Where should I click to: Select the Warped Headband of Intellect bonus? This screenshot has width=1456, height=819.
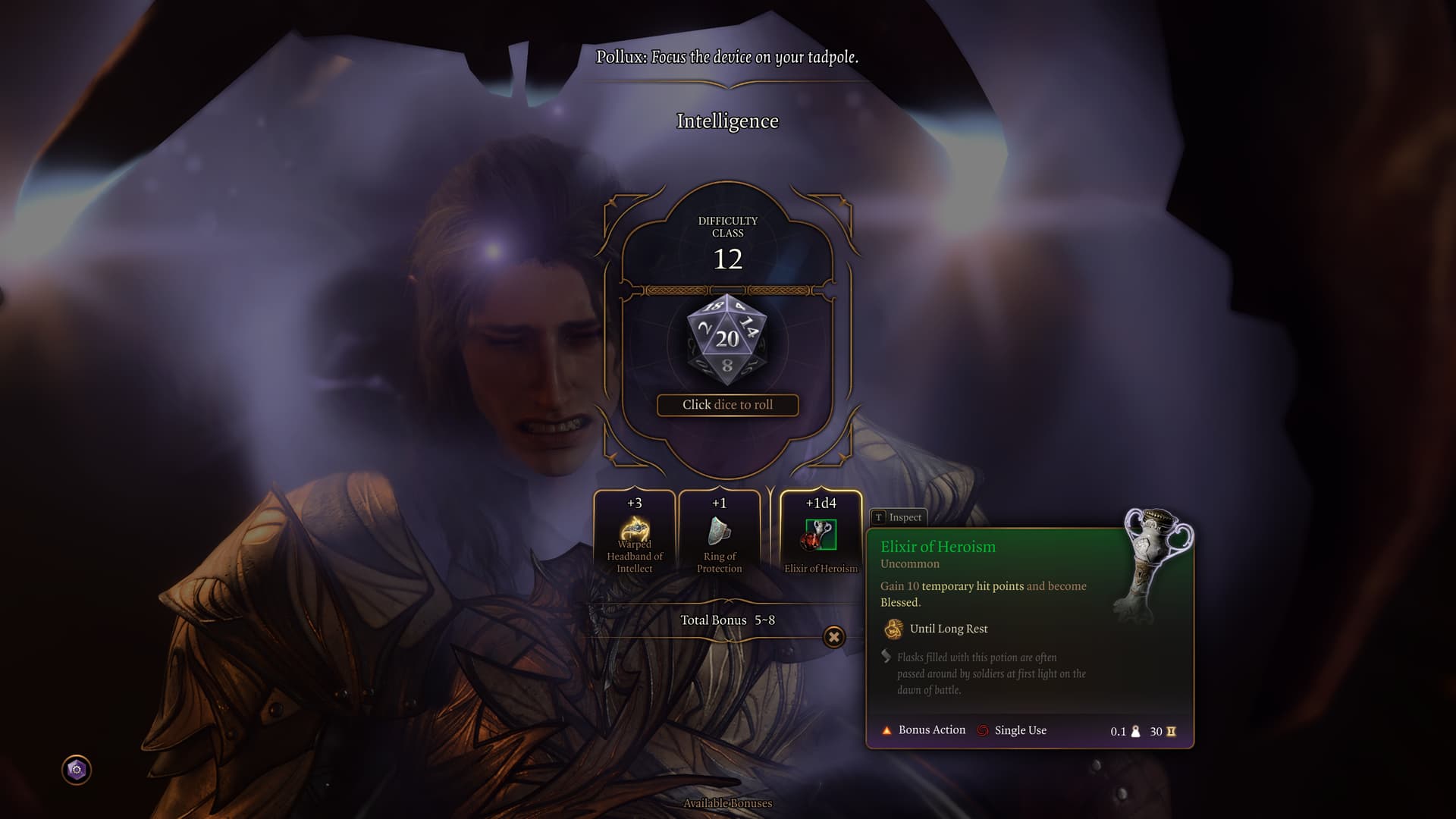pos(634,535)
